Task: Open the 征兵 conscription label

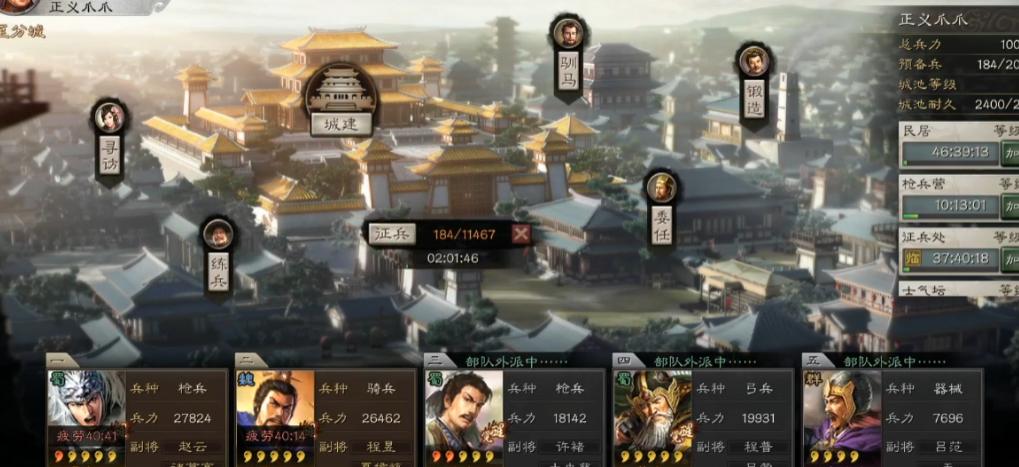Action: coord(392,234)
